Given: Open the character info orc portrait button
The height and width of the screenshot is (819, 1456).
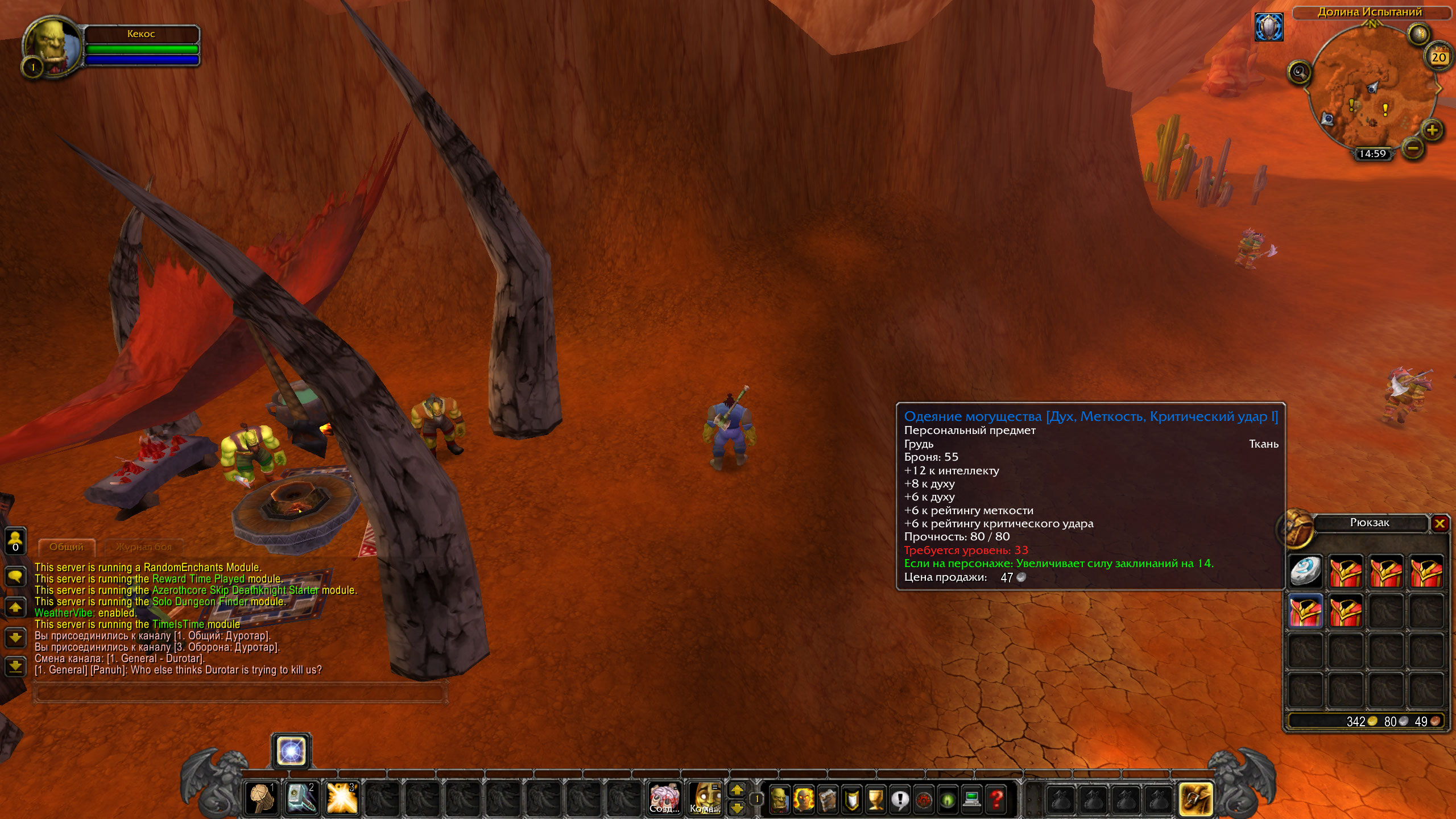Looking at the screenshot, I should click(x=779, y=799).
